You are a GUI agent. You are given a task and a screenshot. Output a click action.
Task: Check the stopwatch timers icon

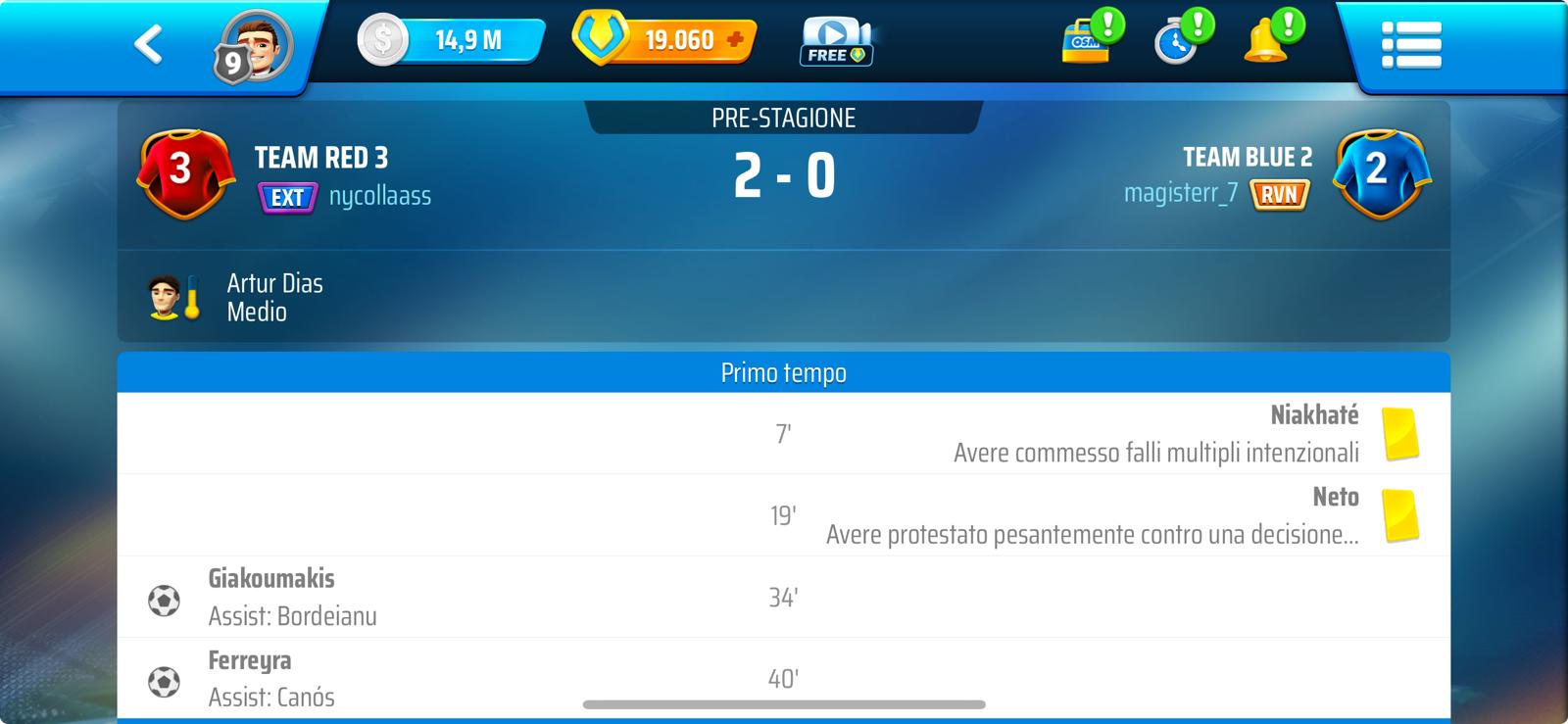1179,42
